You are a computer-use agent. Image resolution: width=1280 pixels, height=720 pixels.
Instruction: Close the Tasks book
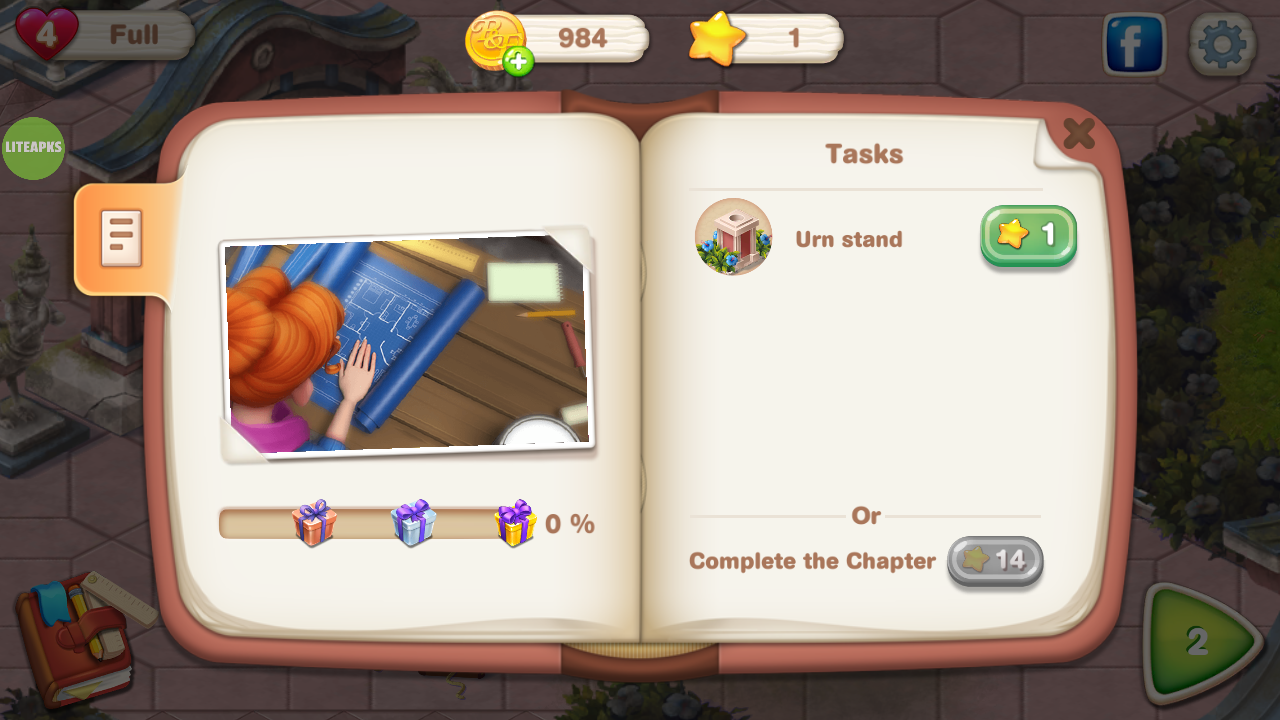click(x=1078, y=134)
